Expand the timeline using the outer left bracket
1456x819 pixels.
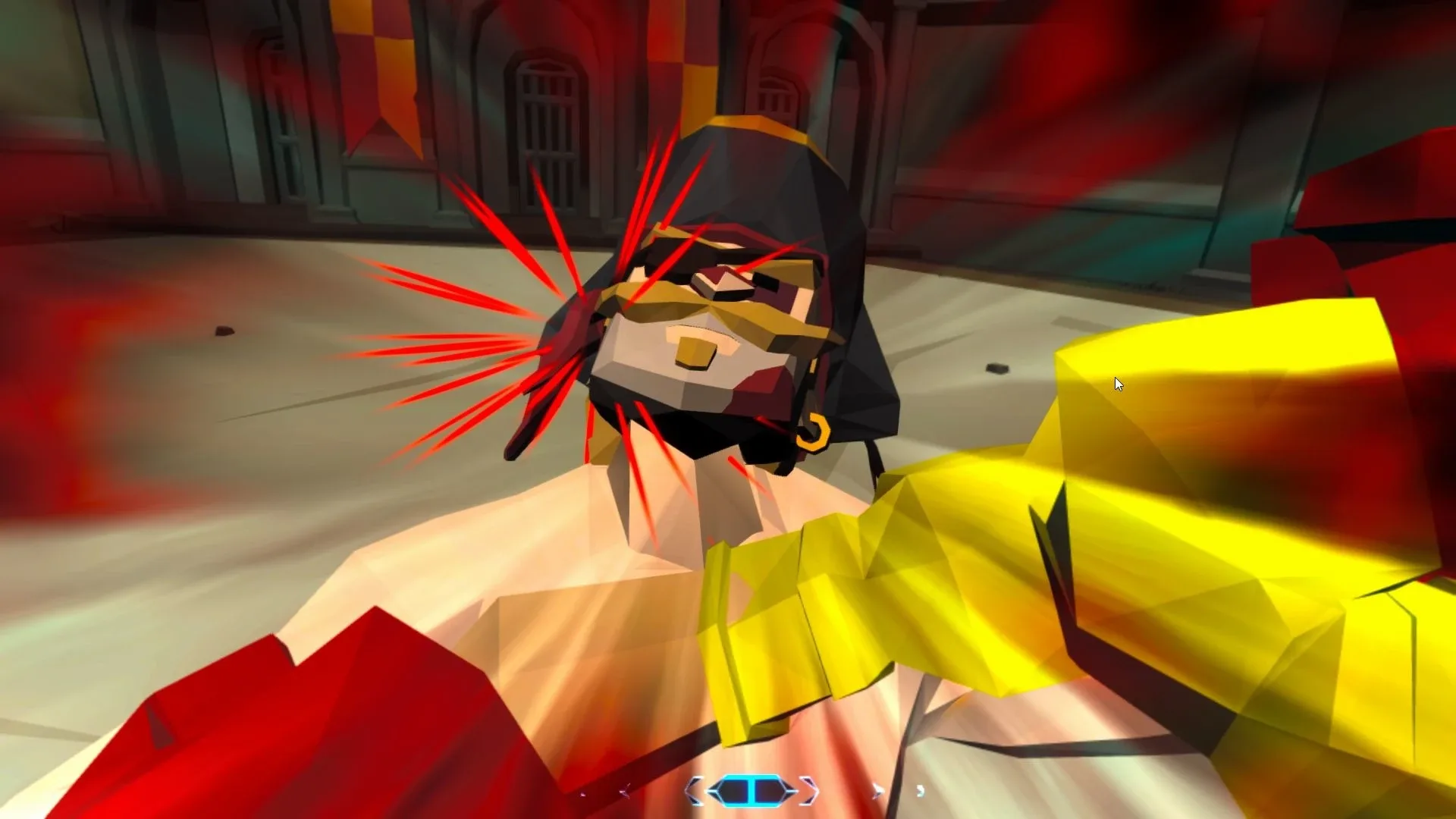(x=694, y=789)
